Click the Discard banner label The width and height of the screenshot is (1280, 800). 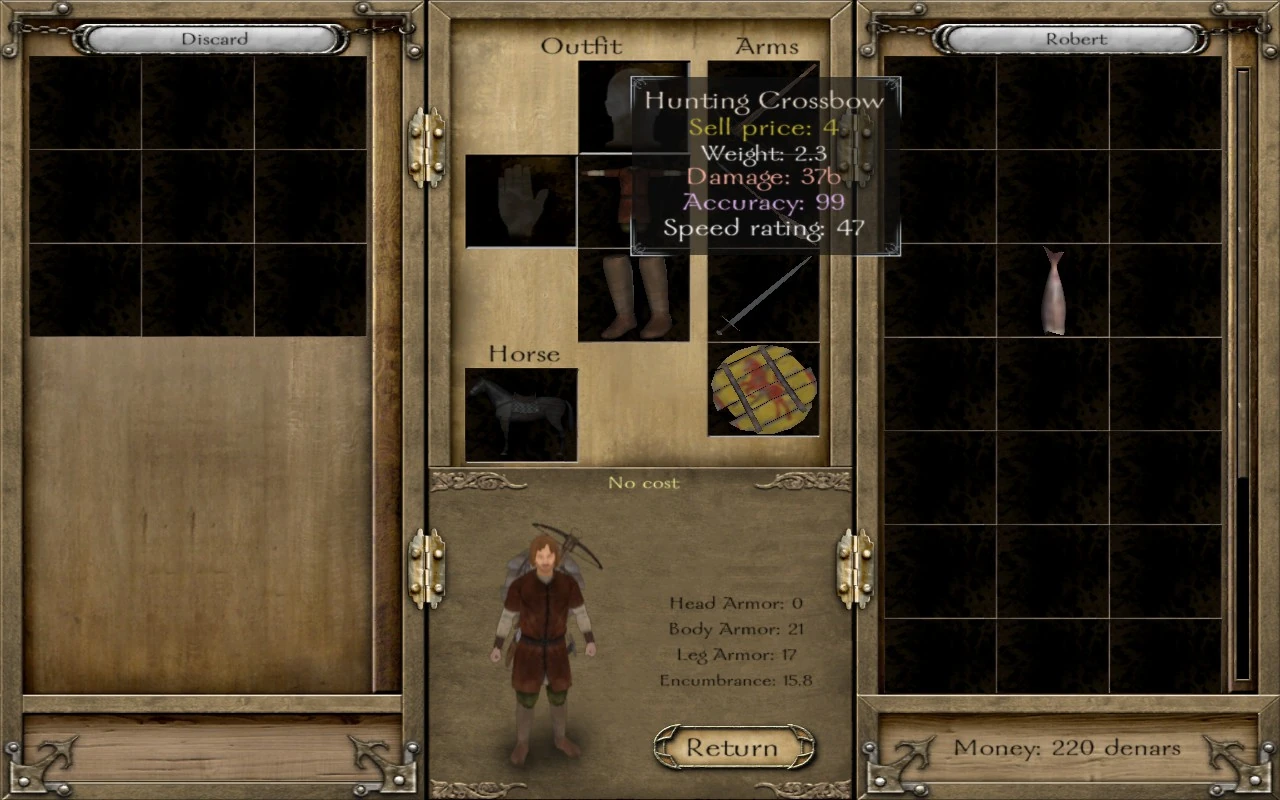coord(213,39)
